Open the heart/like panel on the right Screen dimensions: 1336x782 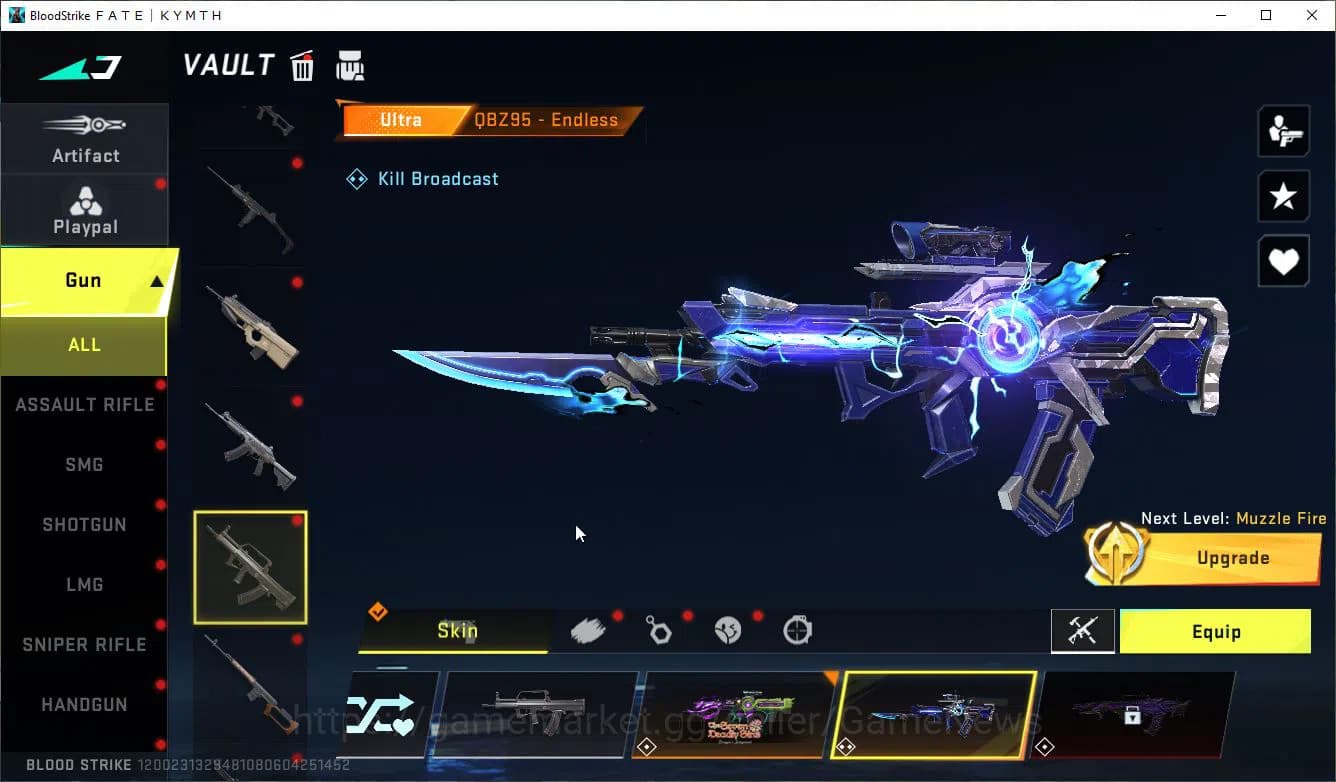pyautogui.click(x=1283, y=261)
